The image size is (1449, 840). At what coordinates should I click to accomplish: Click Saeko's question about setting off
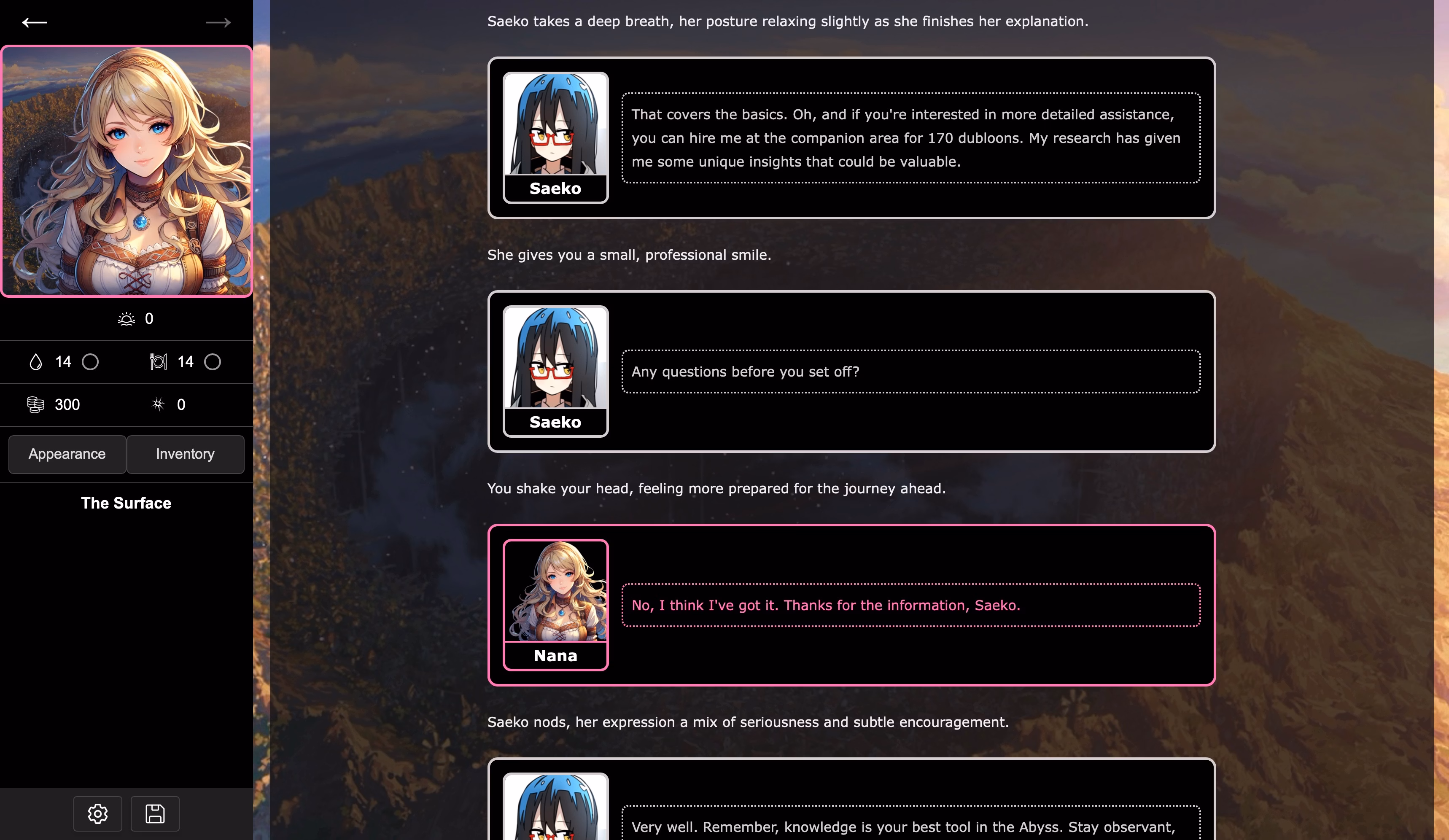coord(745,372)
